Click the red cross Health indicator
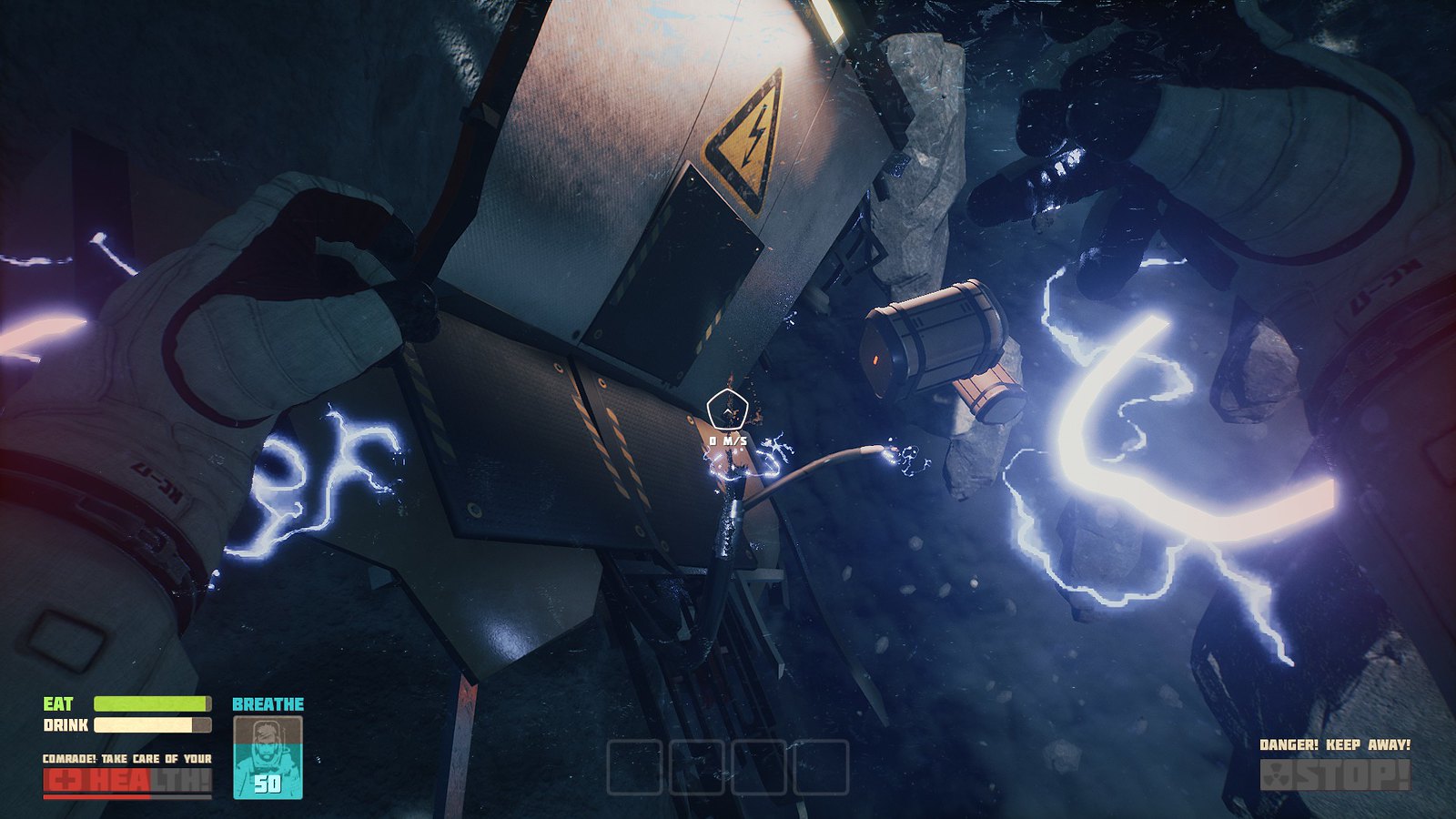Image resolution: width=1456 pixels, height=819 pixels. coord(126,781)
